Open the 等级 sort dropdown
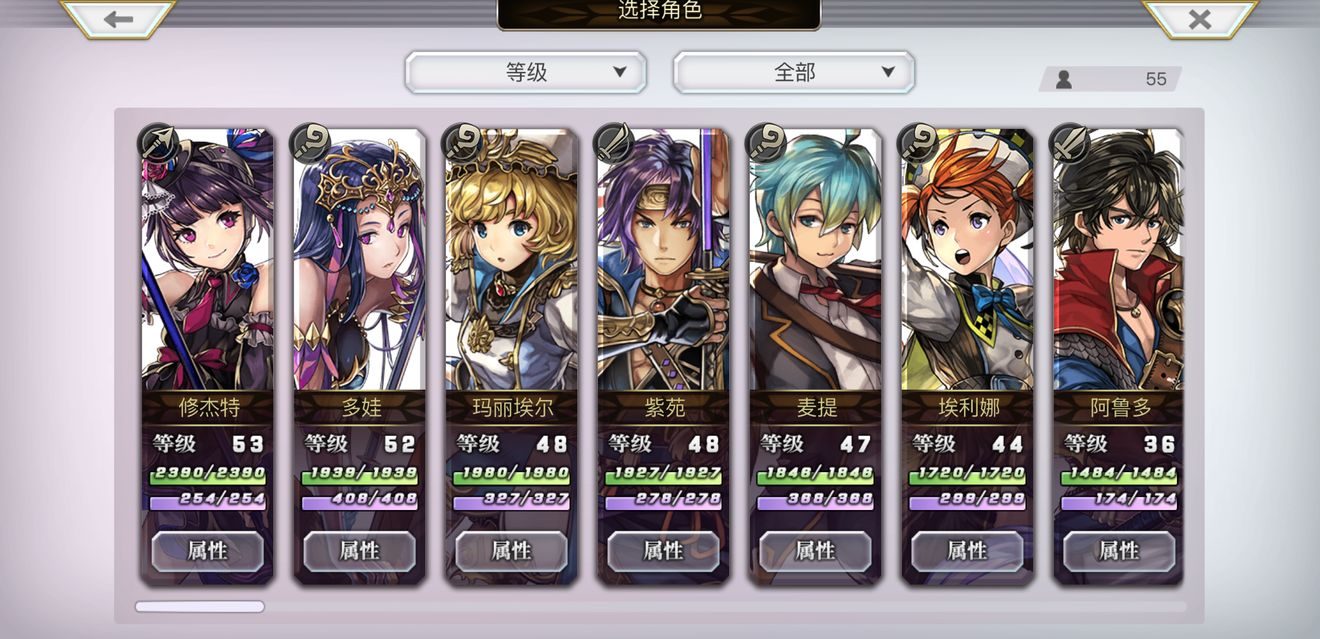This screenshot has width=1320, height=639. coord(526,72)
